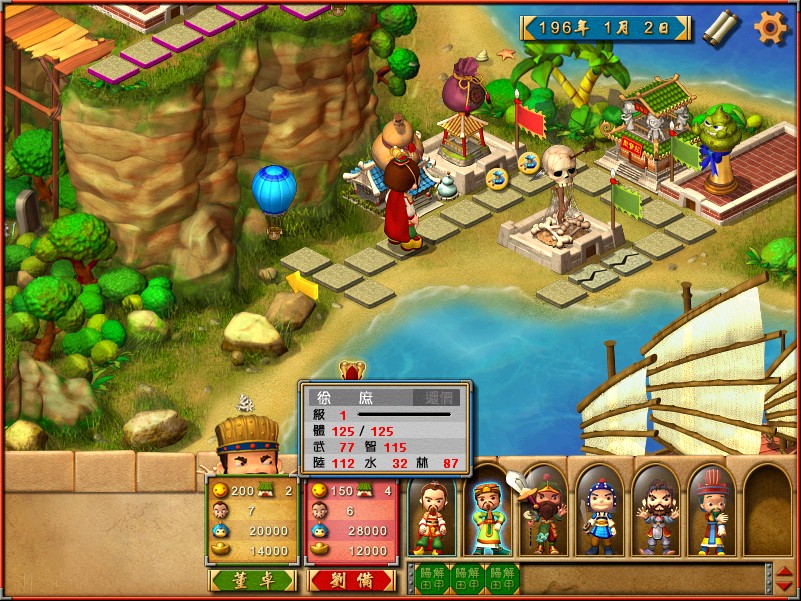The image size is (801, 601).
Task: Click the yellow direction arrow on path
Action: 303,287
